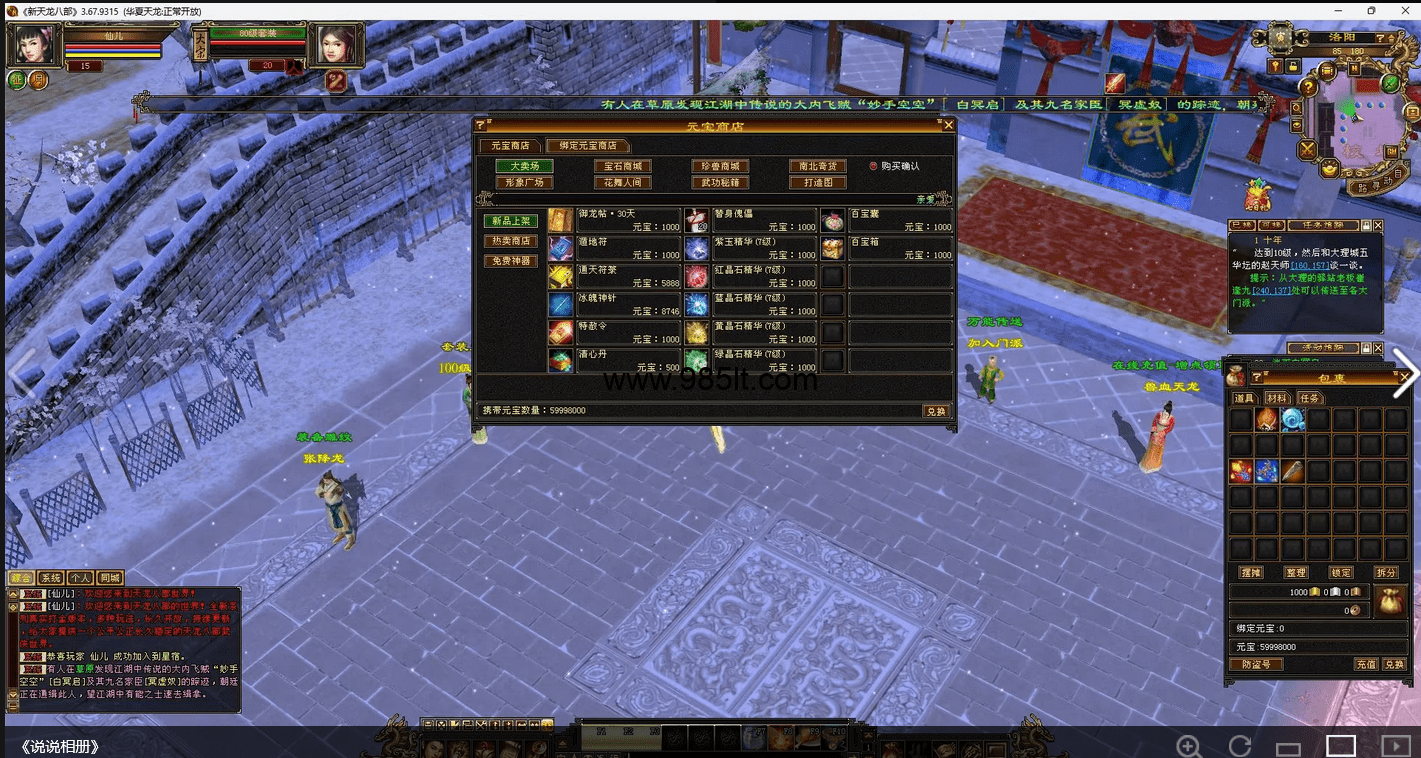1421x758 pixels.
Task: Open 充值 recharge from the bag
Action: tap(1366, 664)
